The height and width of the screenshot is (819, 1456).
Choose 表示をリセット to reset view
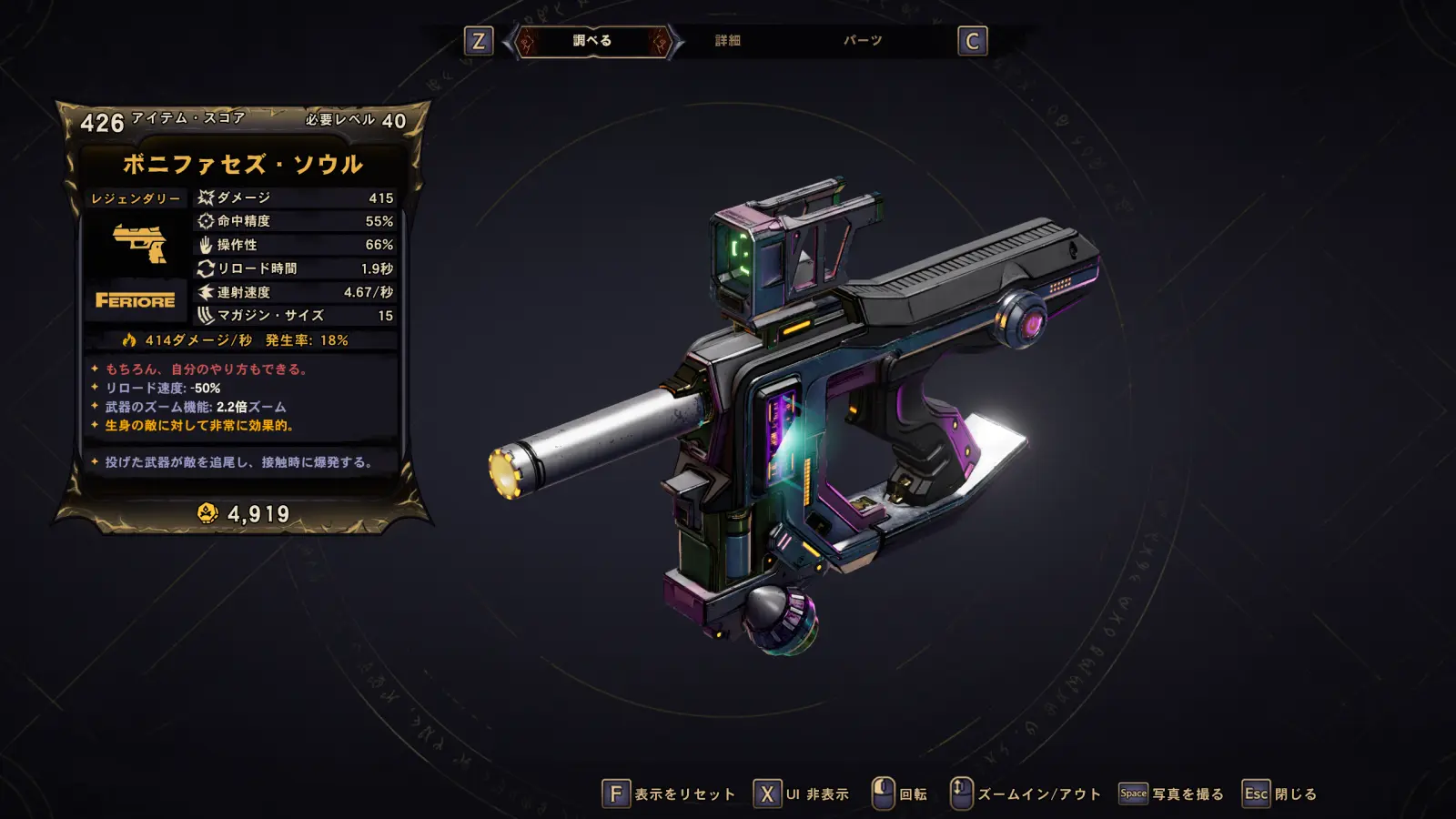[x=670, y=794]
